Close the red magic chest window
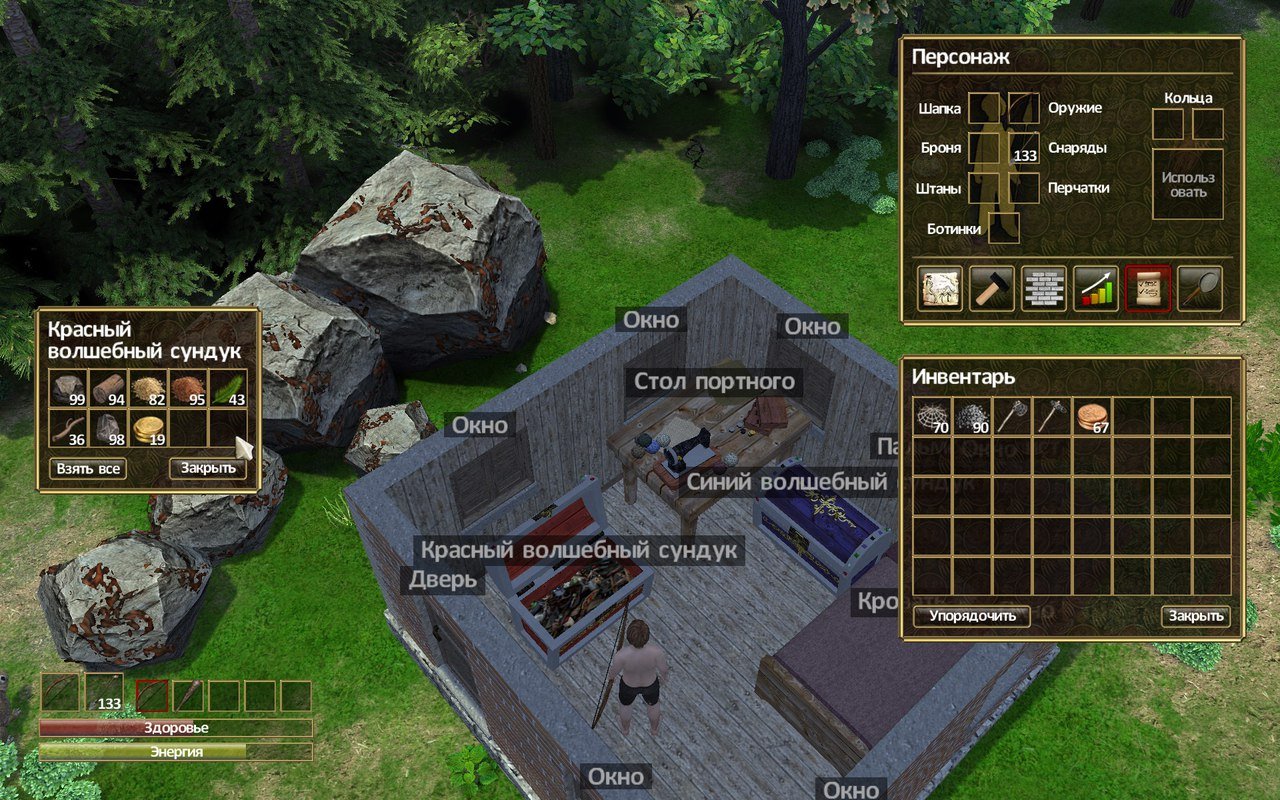1280x800 pixels. 208,468
